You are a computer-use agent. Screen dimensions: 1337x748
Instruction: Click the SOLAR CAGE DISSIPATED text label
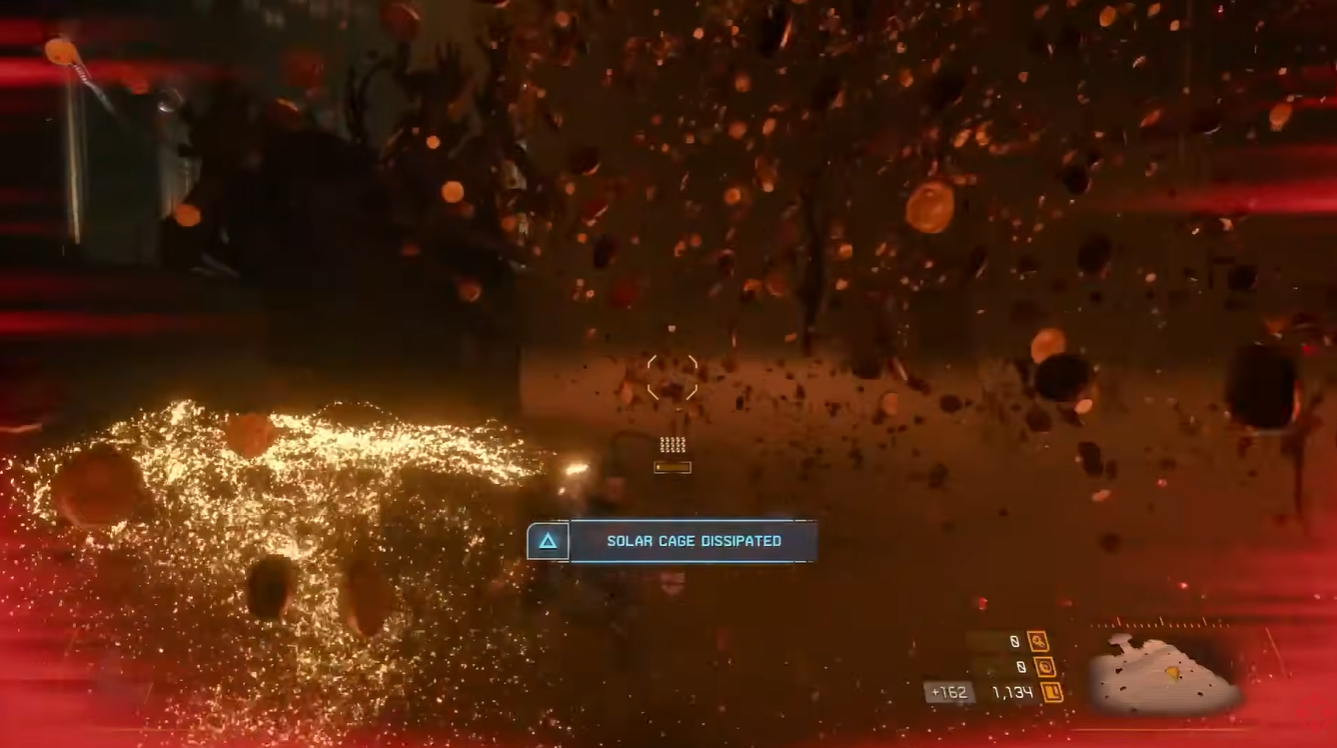tap(693, 541)
